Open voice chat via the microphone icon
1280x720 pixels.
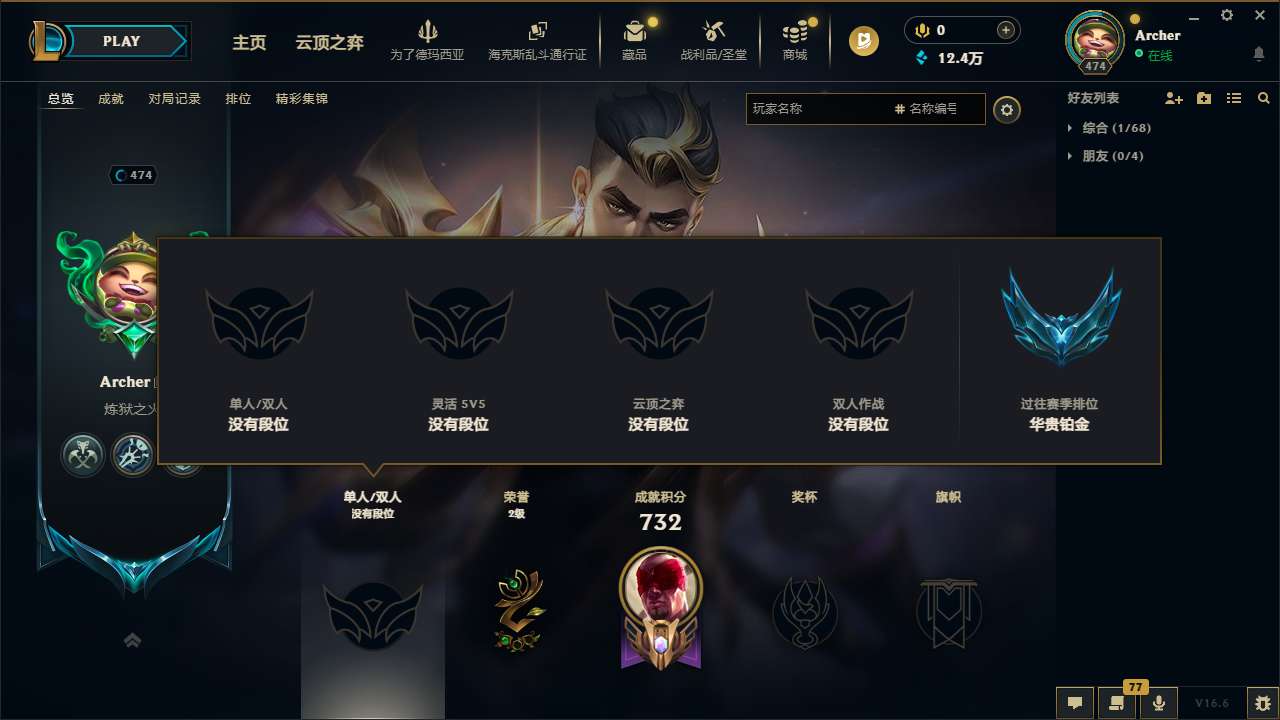click(x=1159, y=703)
